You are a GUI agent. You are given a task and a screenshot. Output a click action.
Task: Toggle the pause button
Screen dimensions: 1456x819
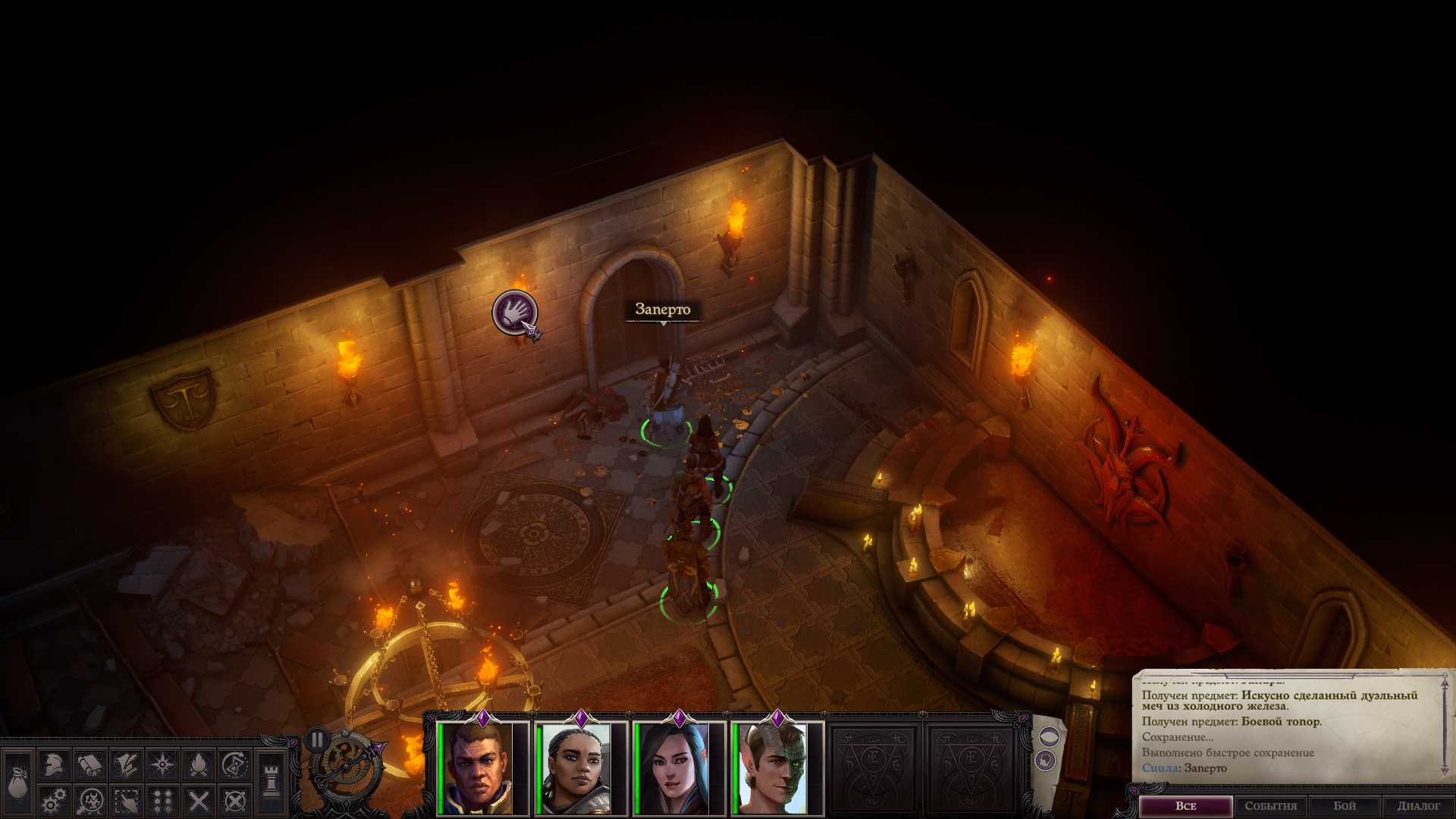pos(317,739)
